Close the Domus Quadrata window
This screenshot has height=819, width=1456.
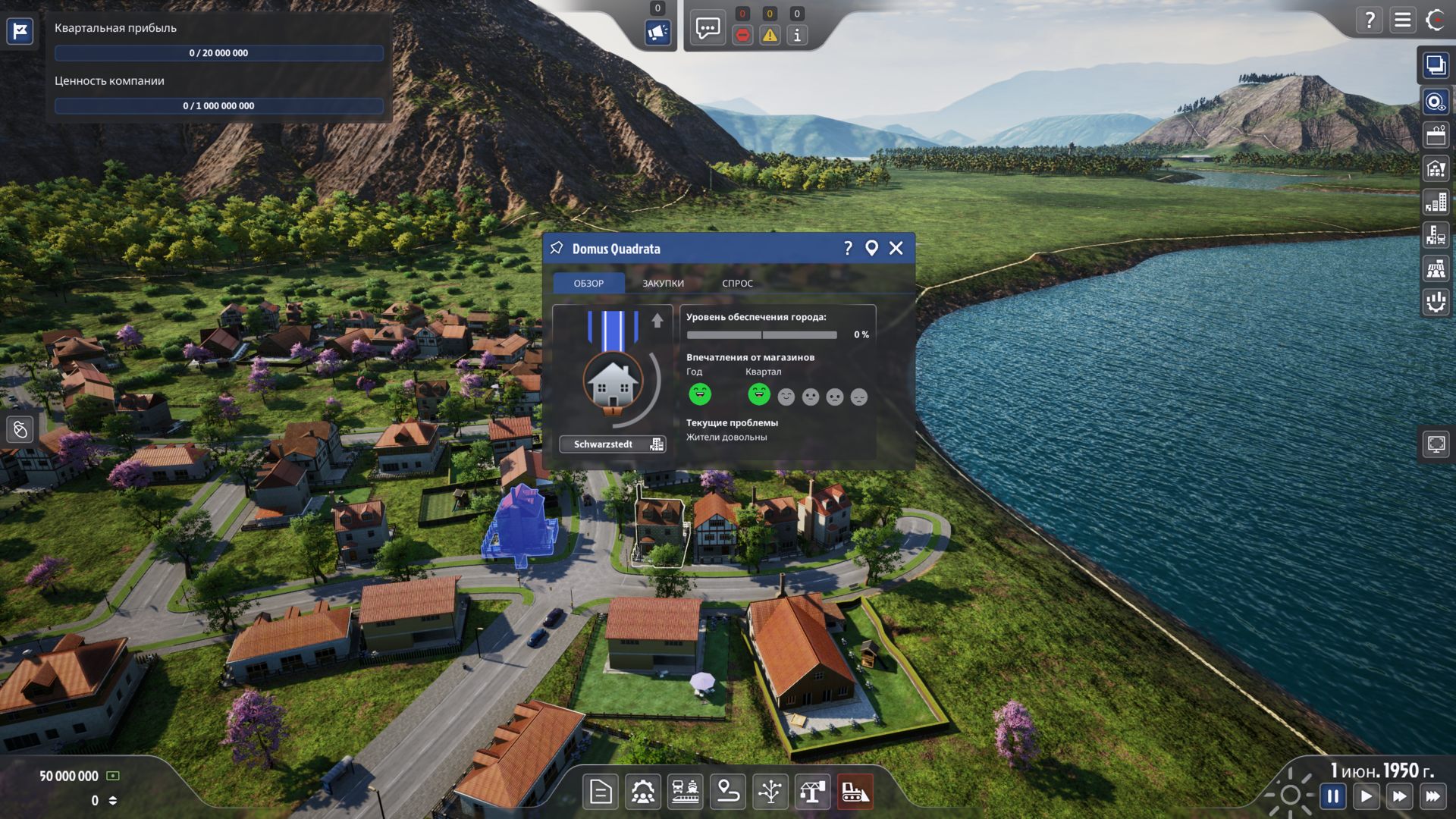point(896,248)
